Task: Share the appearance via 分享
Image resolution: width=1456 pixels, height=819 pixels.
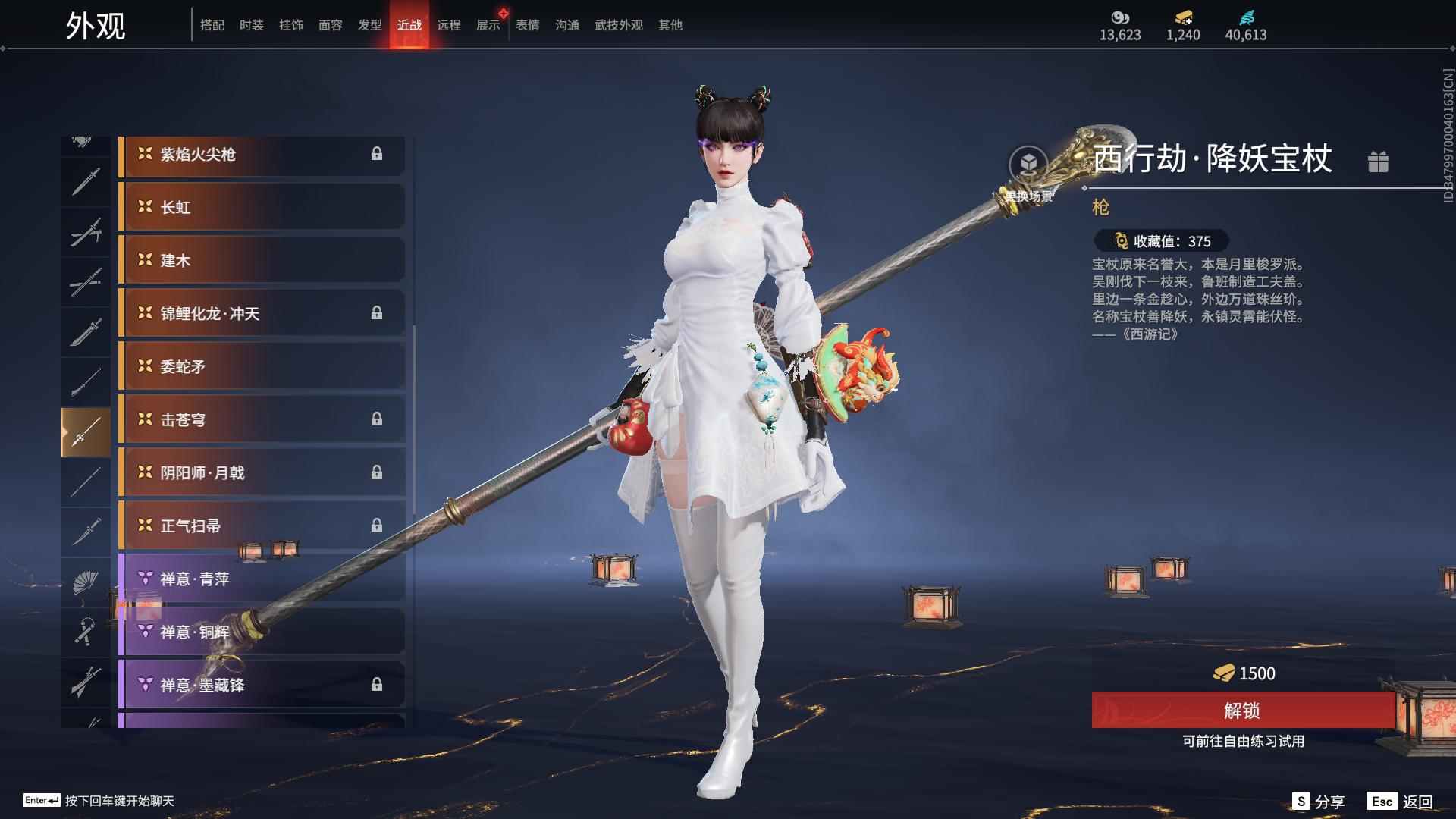Action: 1319,802
